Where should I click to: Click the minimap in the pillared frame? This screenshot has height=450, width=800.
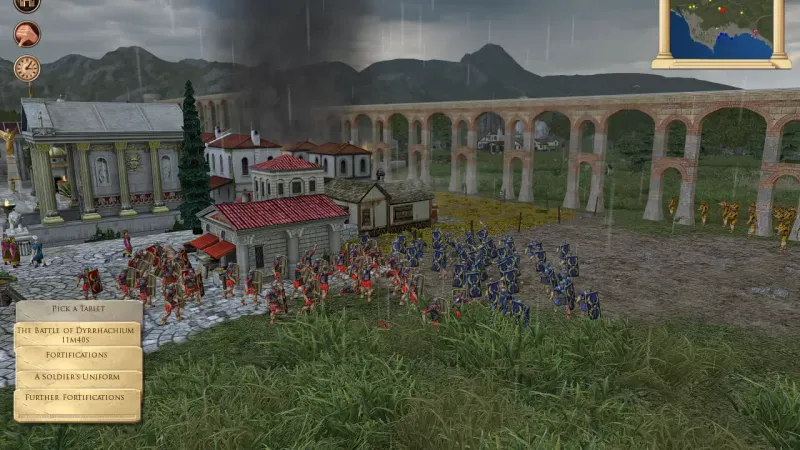coord(722,28)
